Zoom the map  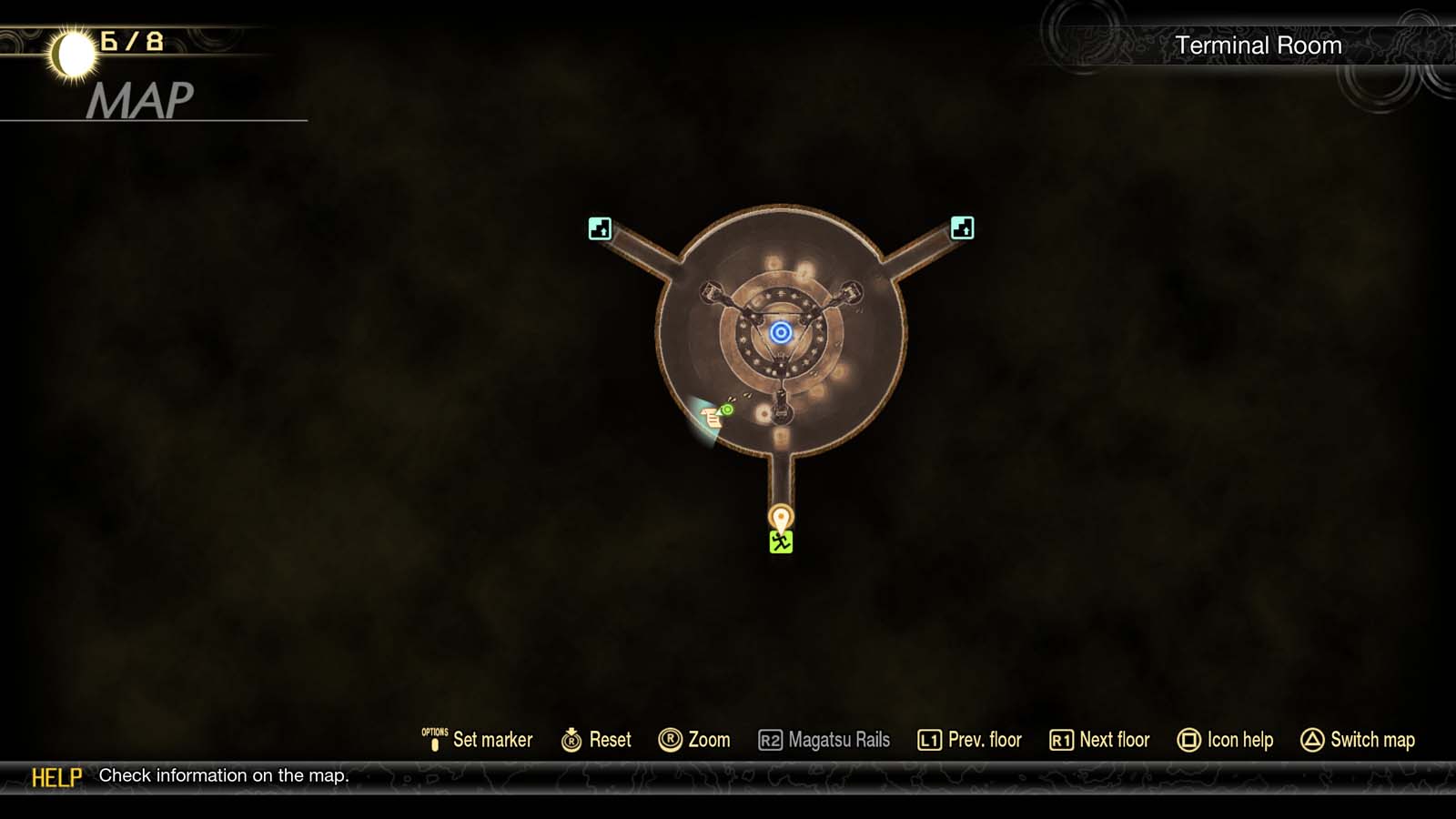706,740
